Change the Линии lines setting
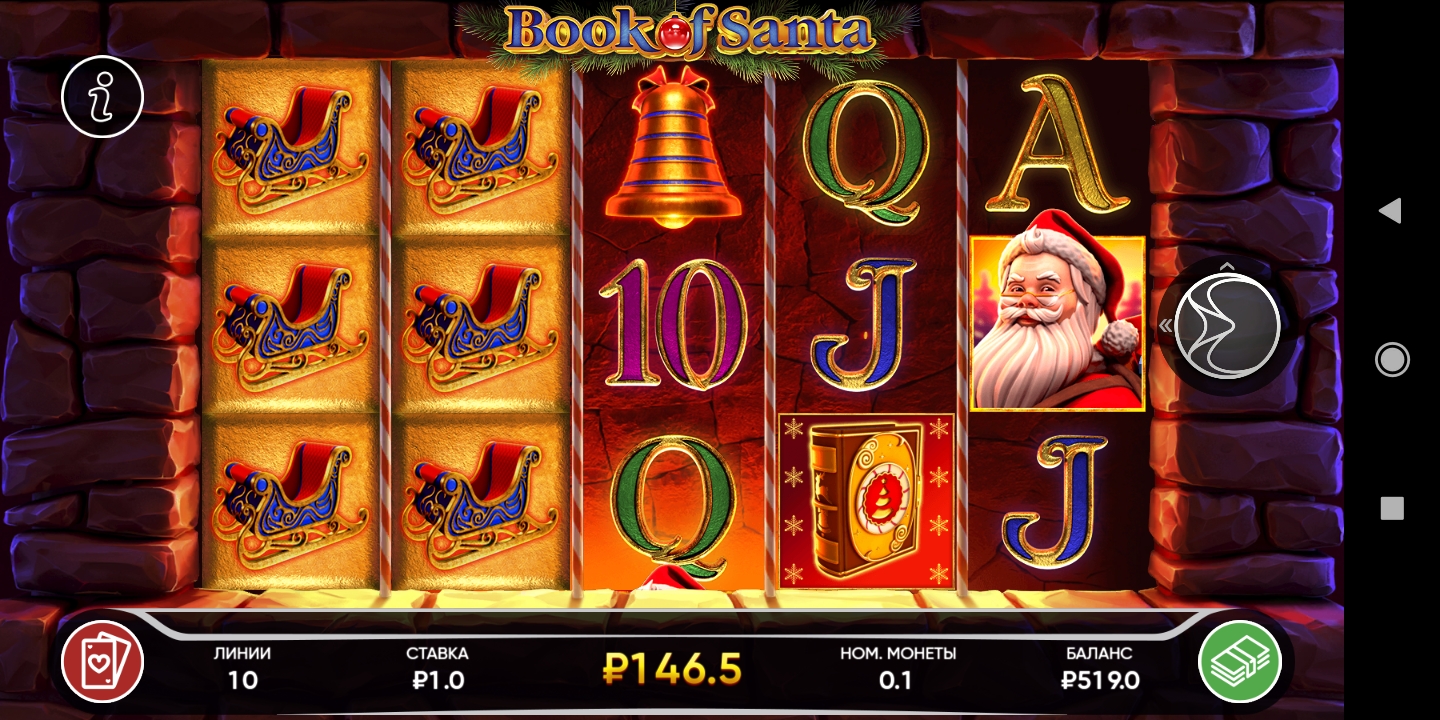The height and width of the screenshot is (720, 1440). pyautogui.click(x=242, y=668)
